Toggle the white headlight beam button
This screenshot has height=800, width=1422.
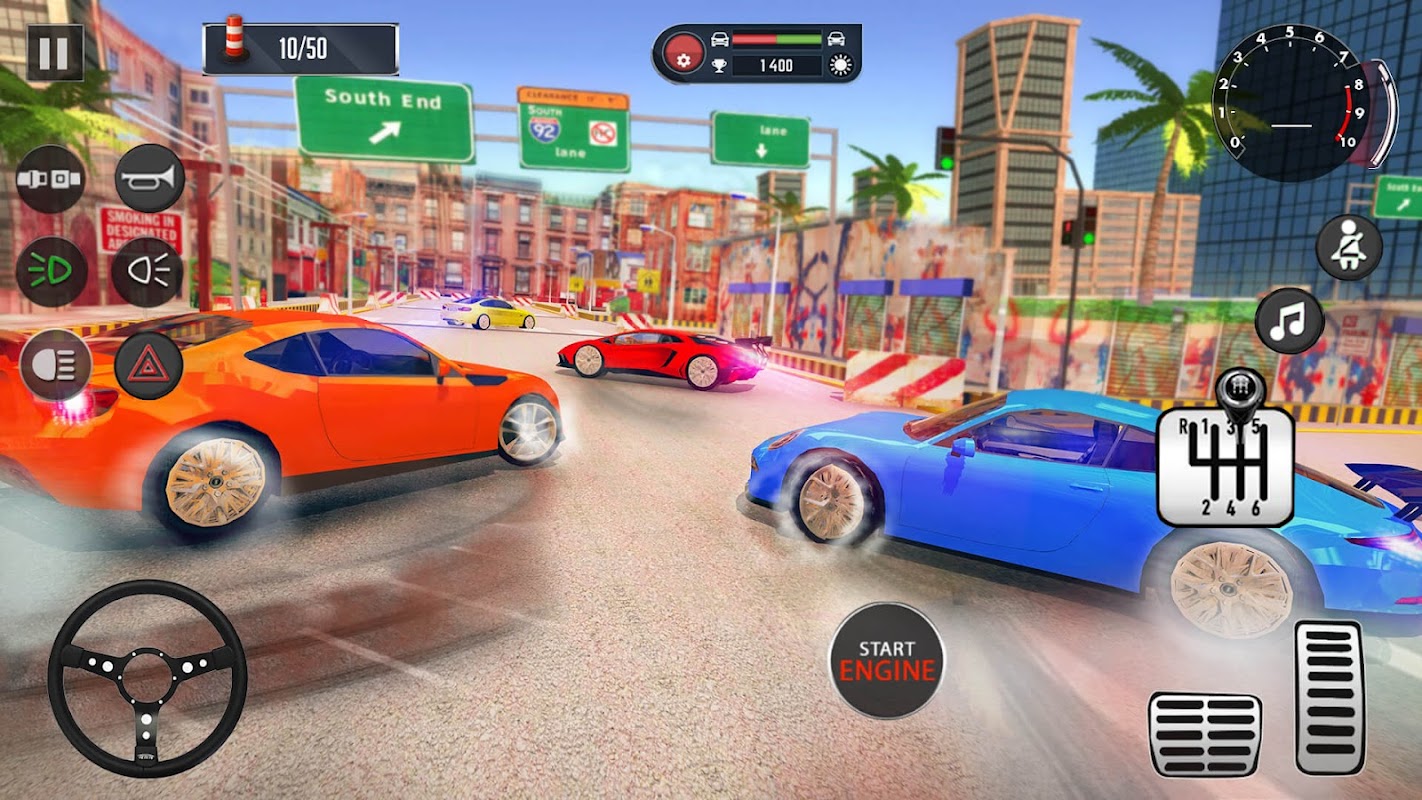click(x=147, y=272)
